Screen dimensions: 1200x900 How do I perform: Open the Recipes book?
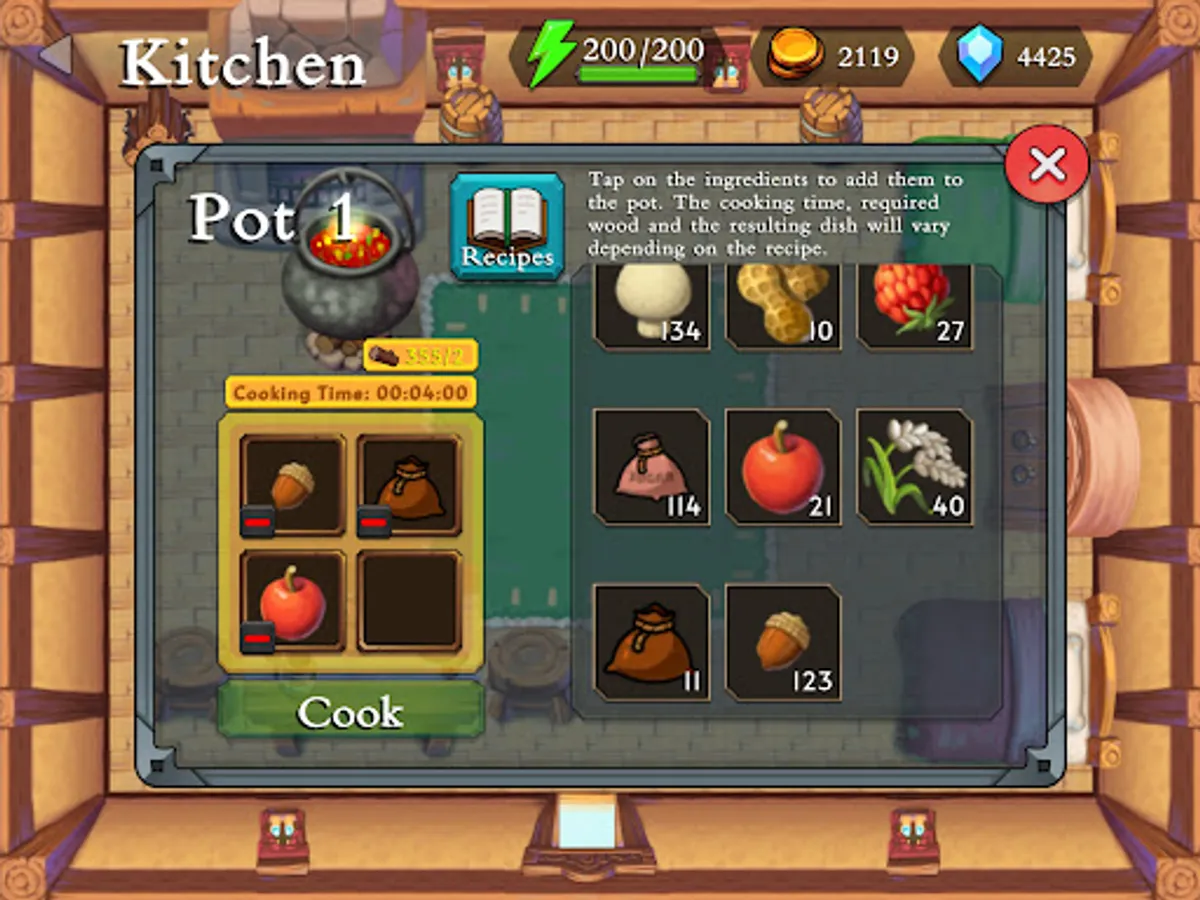pos(507,226)
